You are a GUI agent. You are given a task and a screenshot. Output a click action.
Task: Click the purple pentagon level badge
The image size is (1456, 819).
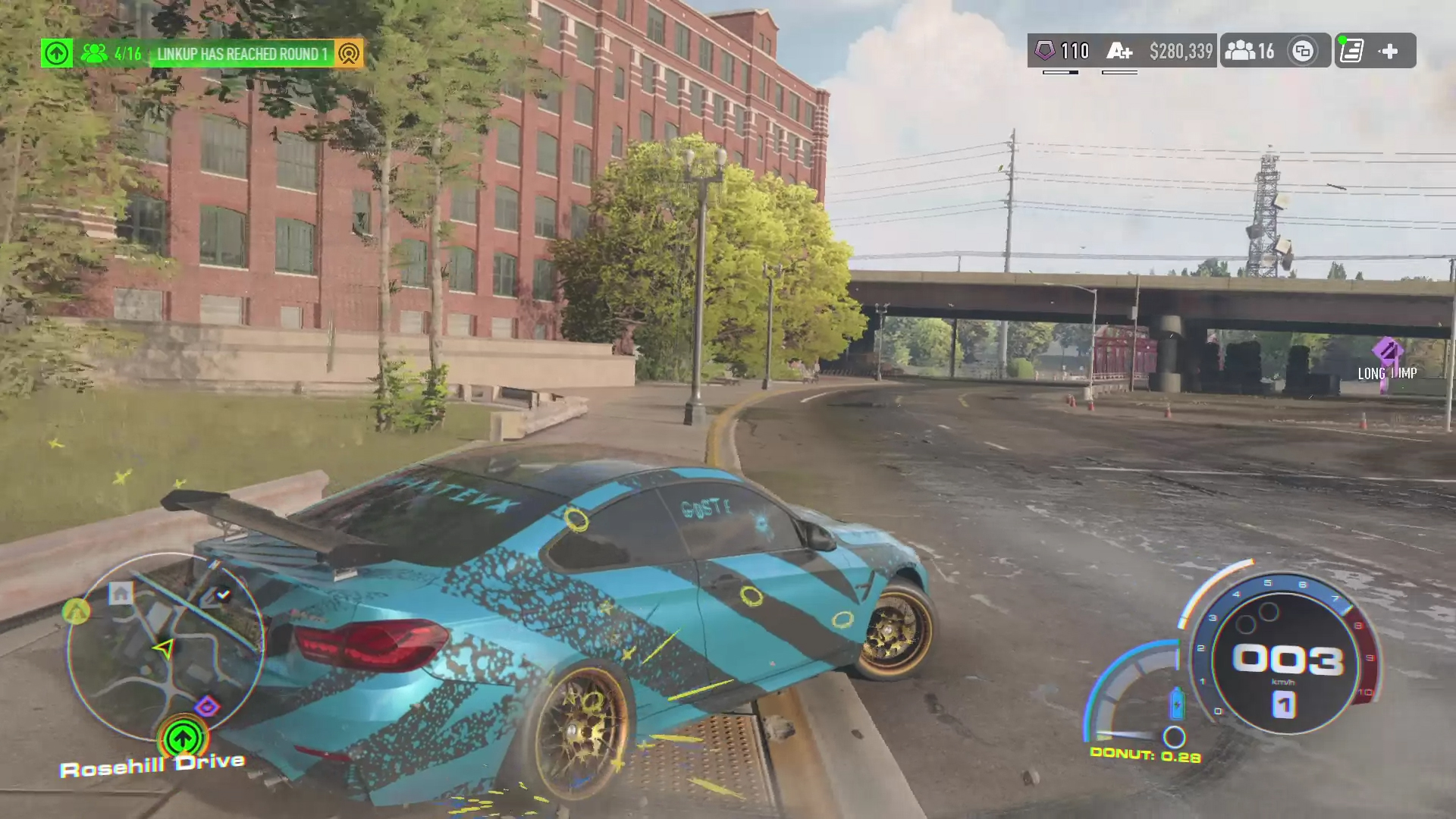point(1045,51)
